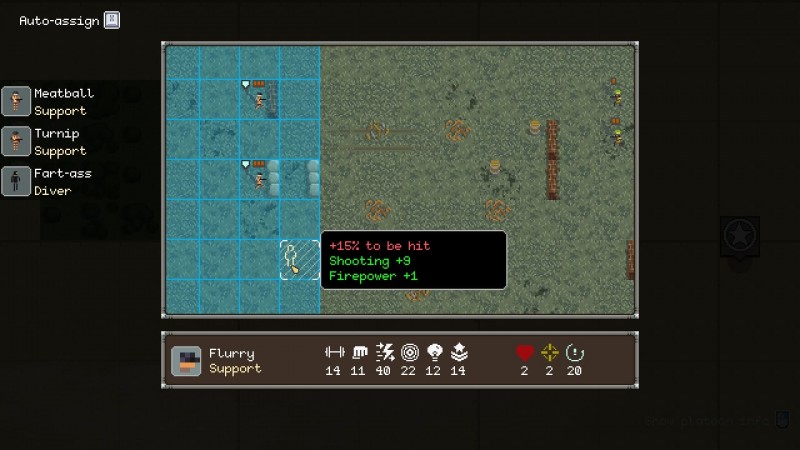Viewport: 800px width, 450px height.
Task: Click Flurry's portrait in the stats bar
Action: [x=186, y=361]
